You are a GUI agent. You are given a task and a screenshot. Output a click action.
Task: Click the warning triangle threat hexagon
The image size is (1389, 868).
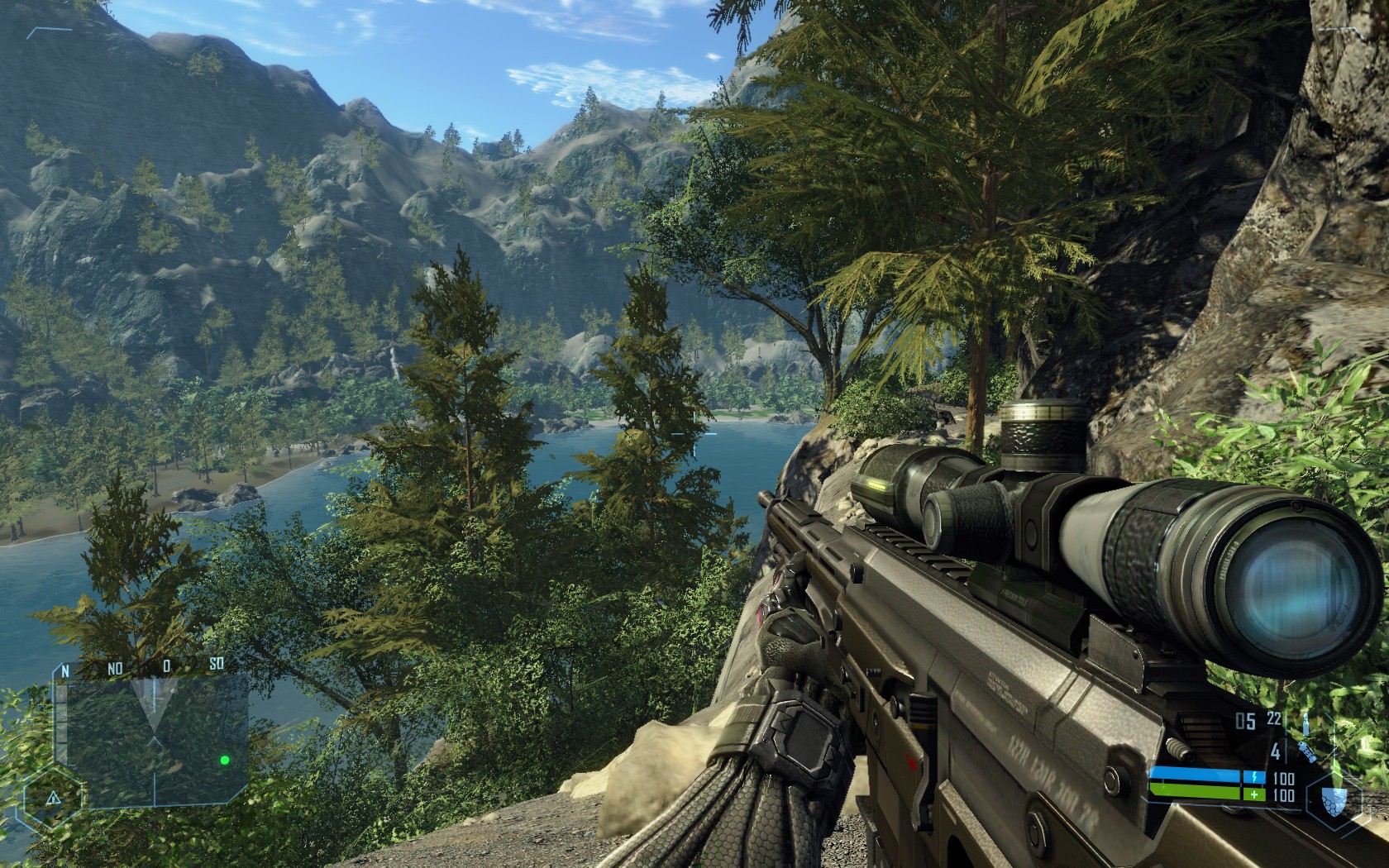coord(52,799)
